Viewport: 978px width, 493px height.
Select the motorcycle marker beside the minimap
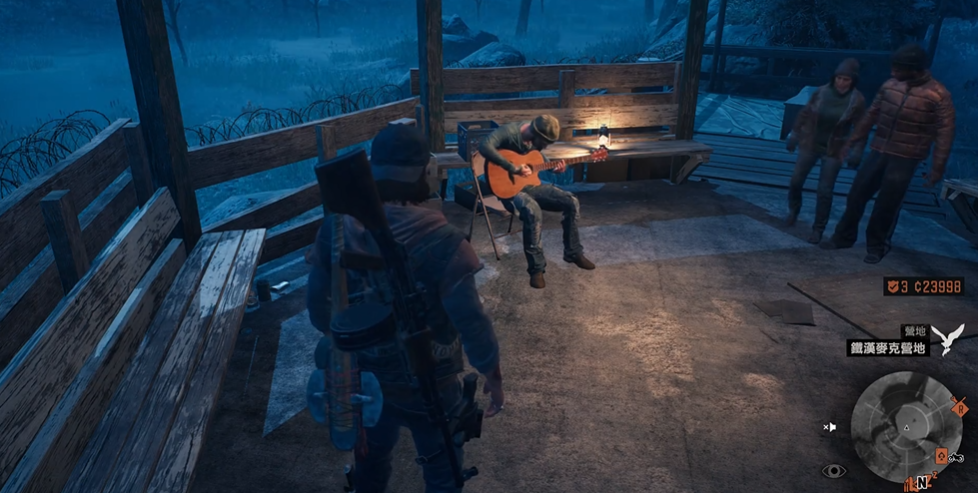pos(955,457)
